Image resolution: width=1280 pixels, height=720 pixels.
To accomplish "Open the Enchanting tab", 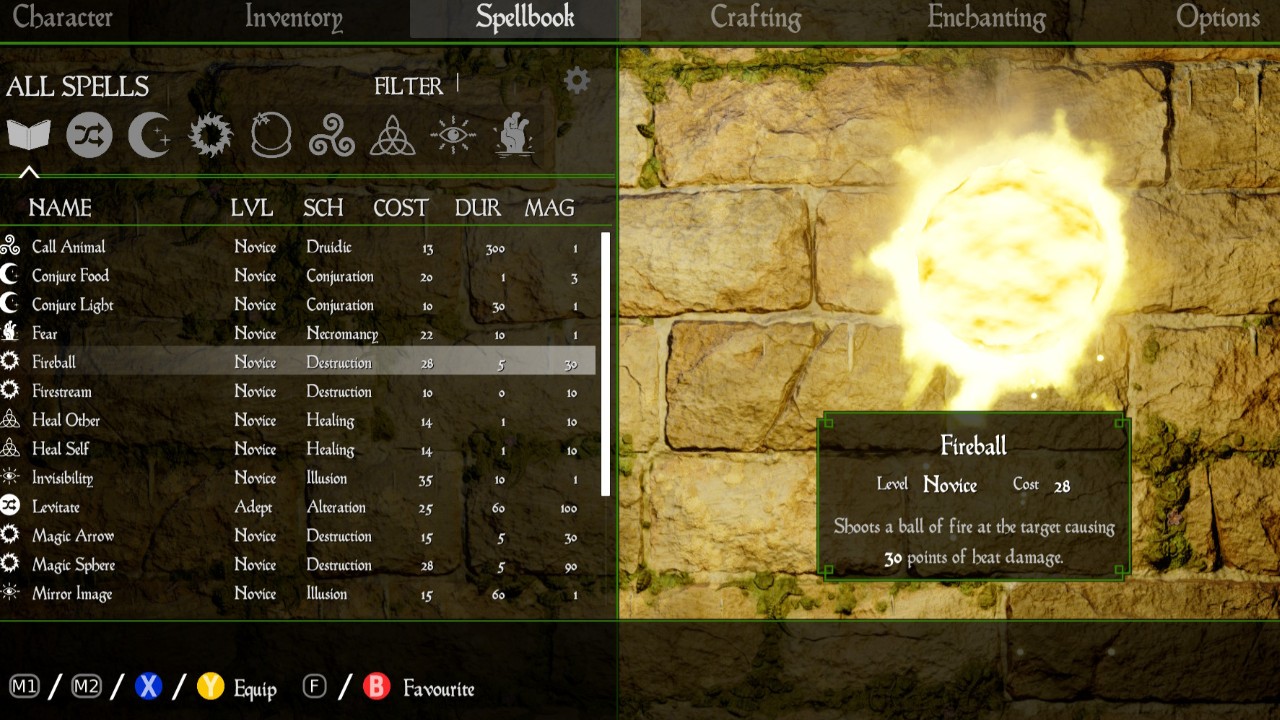I will click(x=986, y=18).
